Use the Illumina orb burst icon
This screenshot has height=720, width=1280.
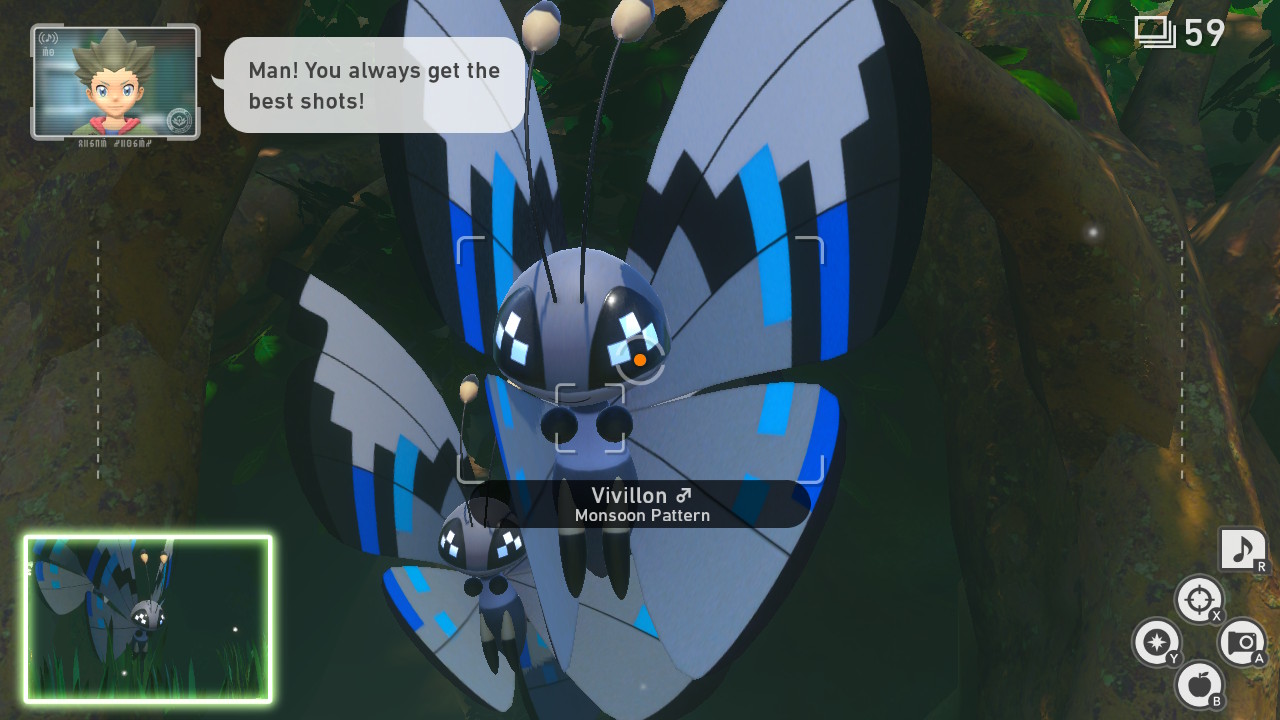pos(1157,644)
